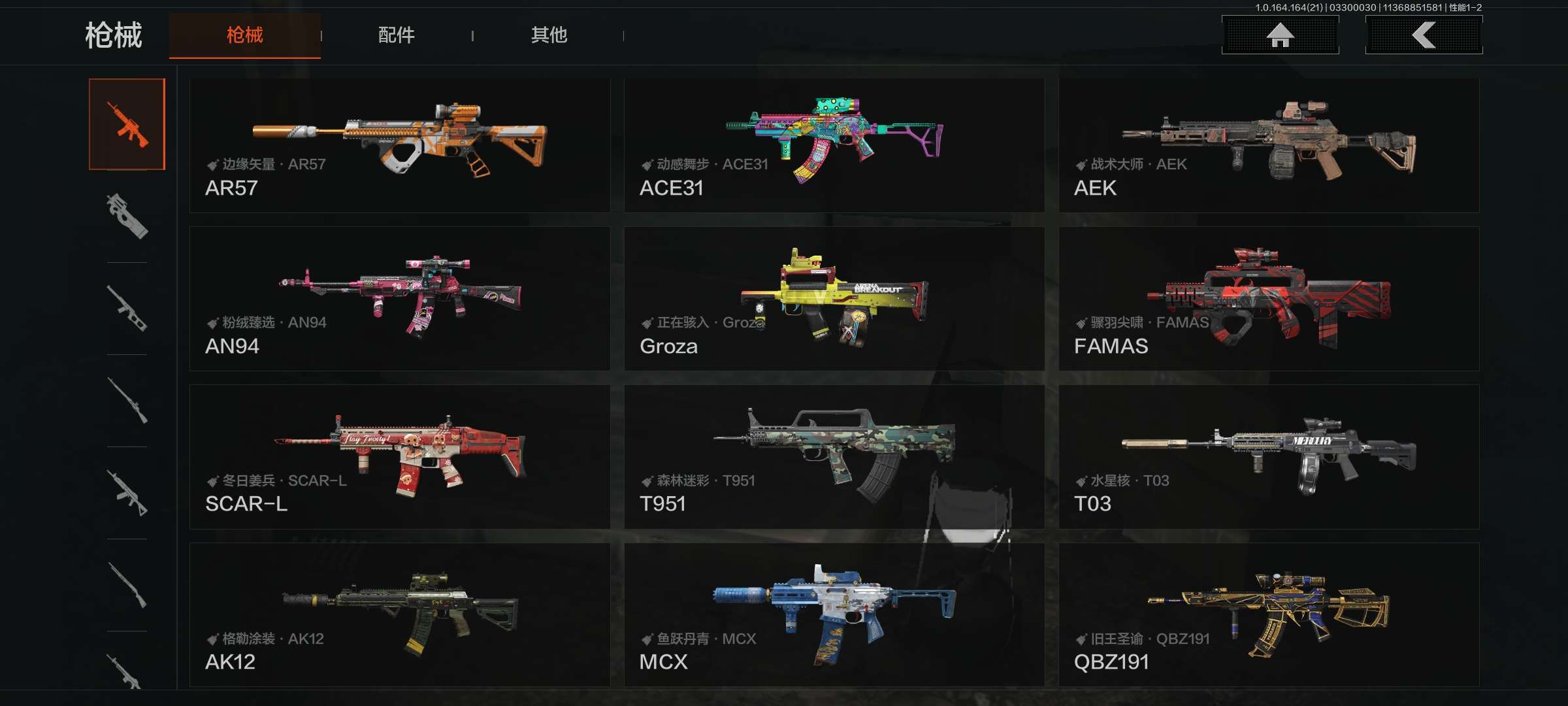The image size is (1568, 706).
Task: Open the blue MCX weapon card
Action: coord(834,614)
